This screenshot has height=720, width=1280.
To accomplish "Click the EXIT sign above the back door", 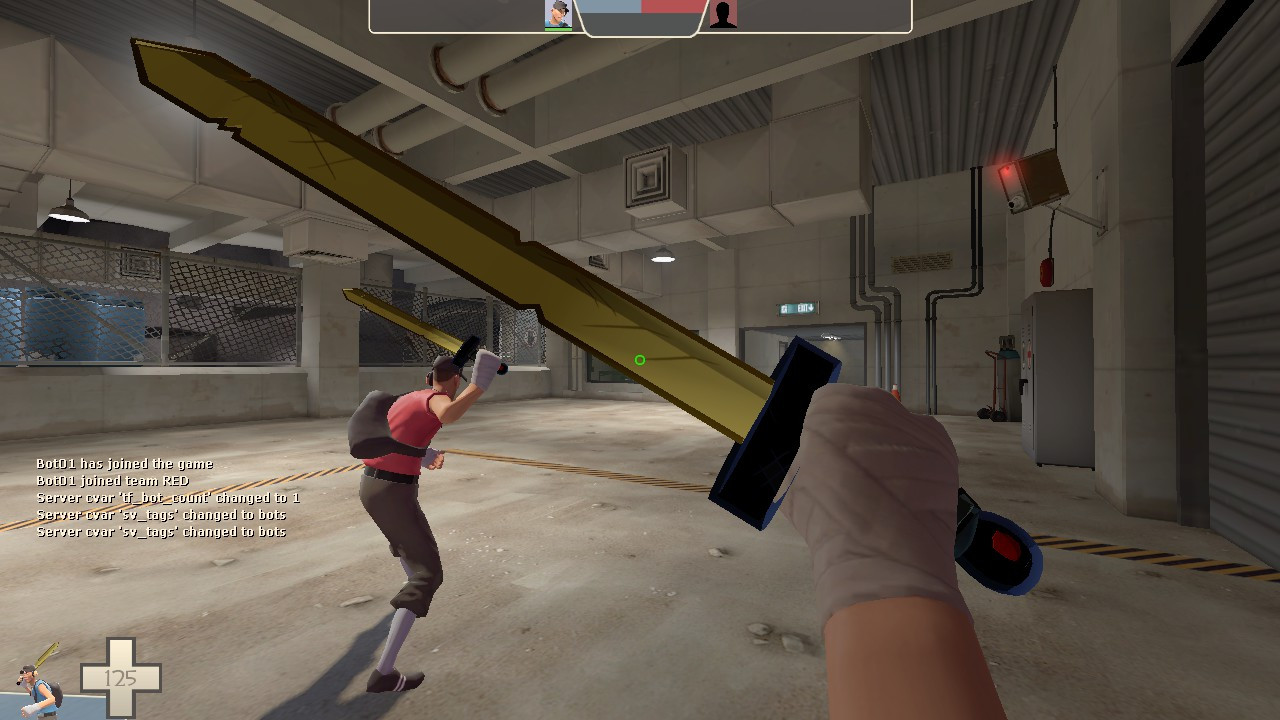I will pos(795,310).
